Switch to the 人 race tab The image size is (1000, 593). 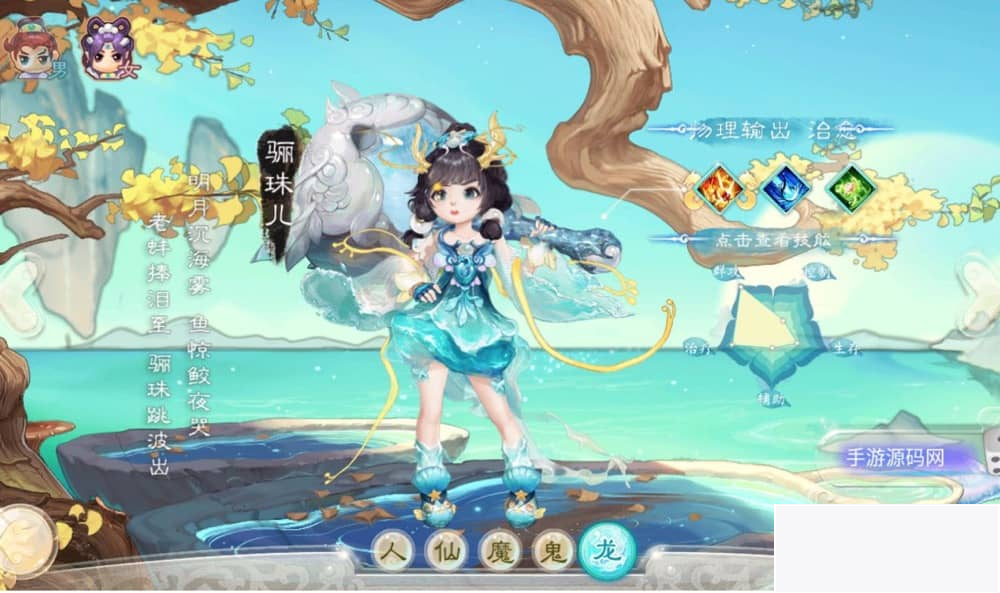[394, 551]
